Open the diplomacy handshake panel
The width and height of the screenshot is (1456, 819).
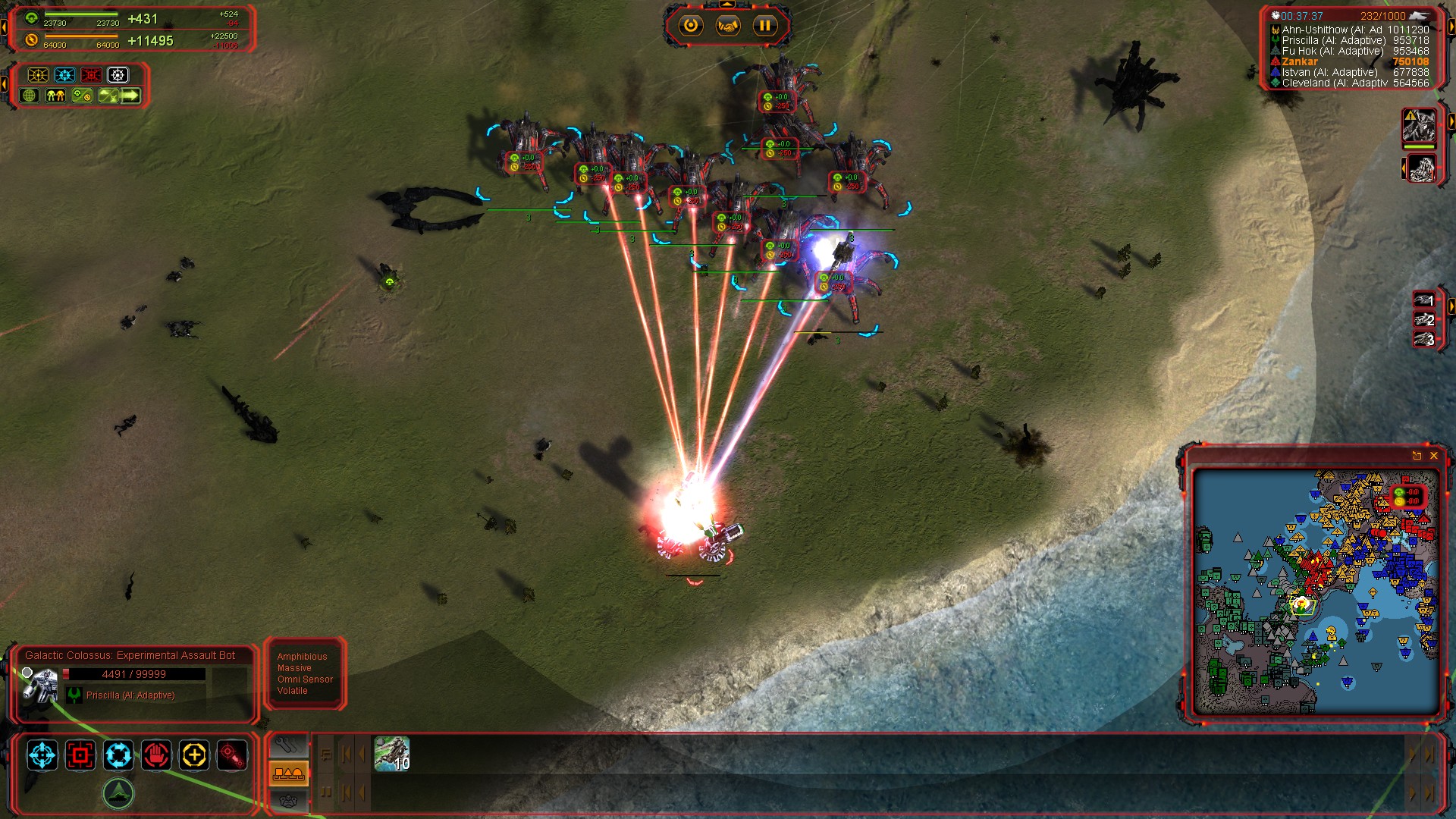(x=727, y=26)
